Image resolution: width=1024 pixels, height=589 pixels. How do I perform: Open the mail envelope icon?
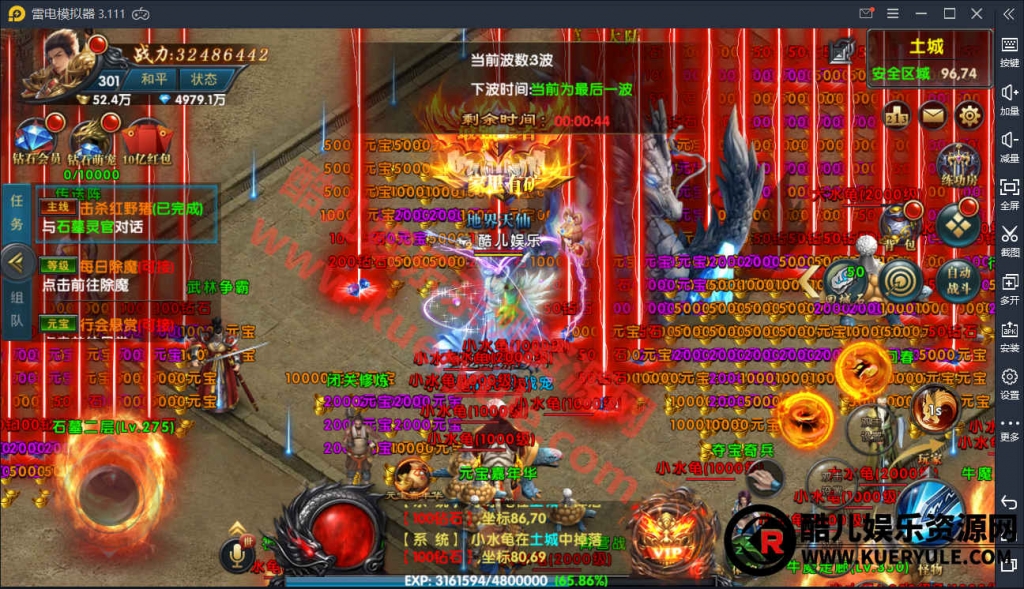pyautogui.click(x=932, y=116)
